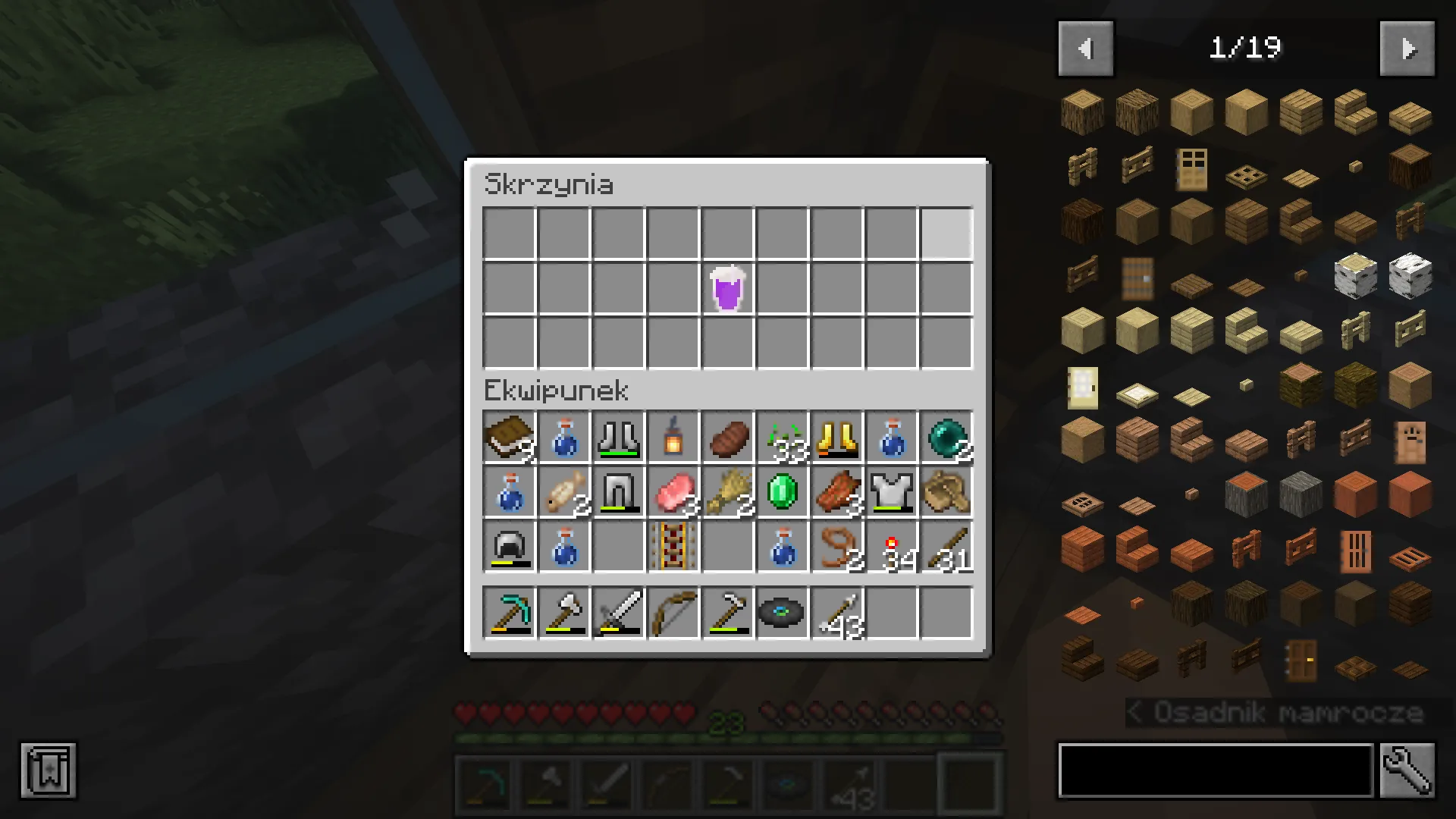The width and height of the screenshot is (1456, 819).
Task: Go to the previous item list page
Action: (x=1086, y=48)
